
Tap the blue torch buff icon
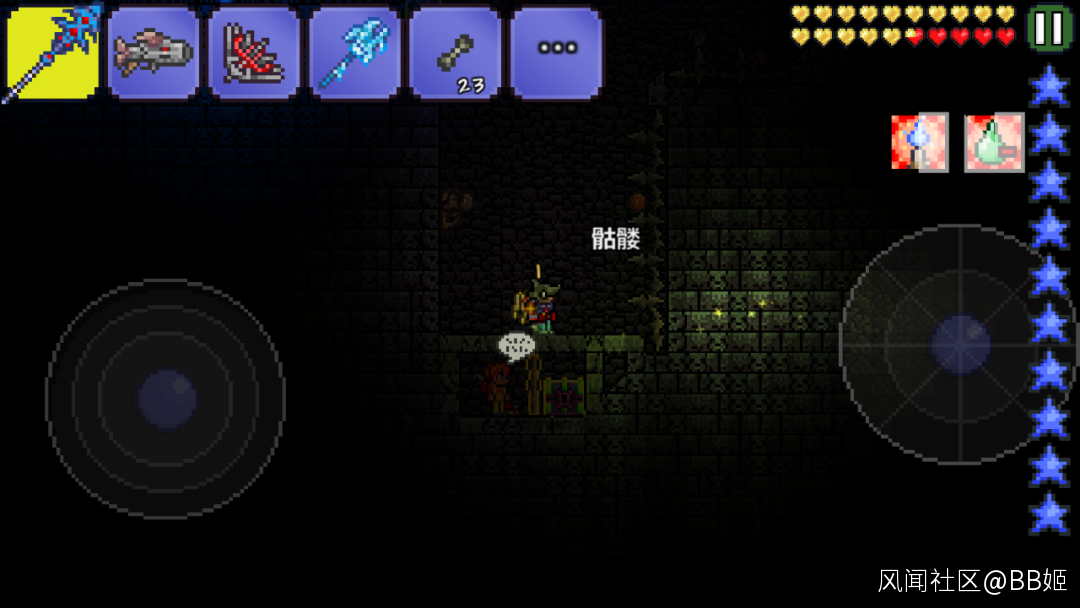[919, 142]
